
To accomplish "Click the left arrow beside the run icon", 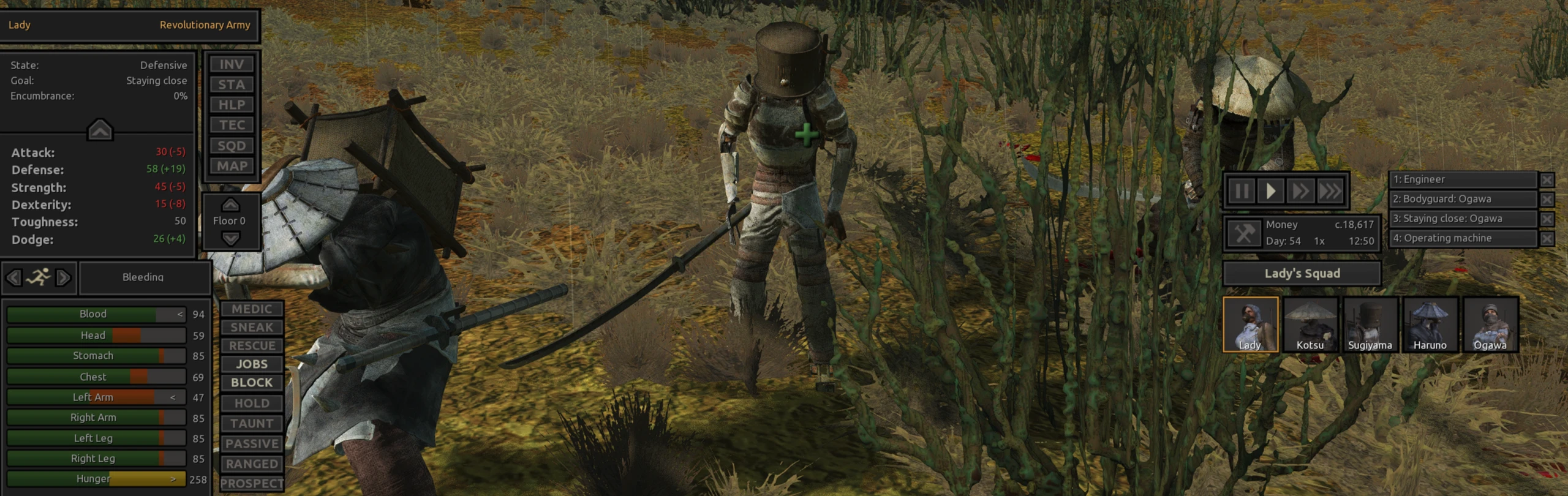I will [x=13, y=277].
